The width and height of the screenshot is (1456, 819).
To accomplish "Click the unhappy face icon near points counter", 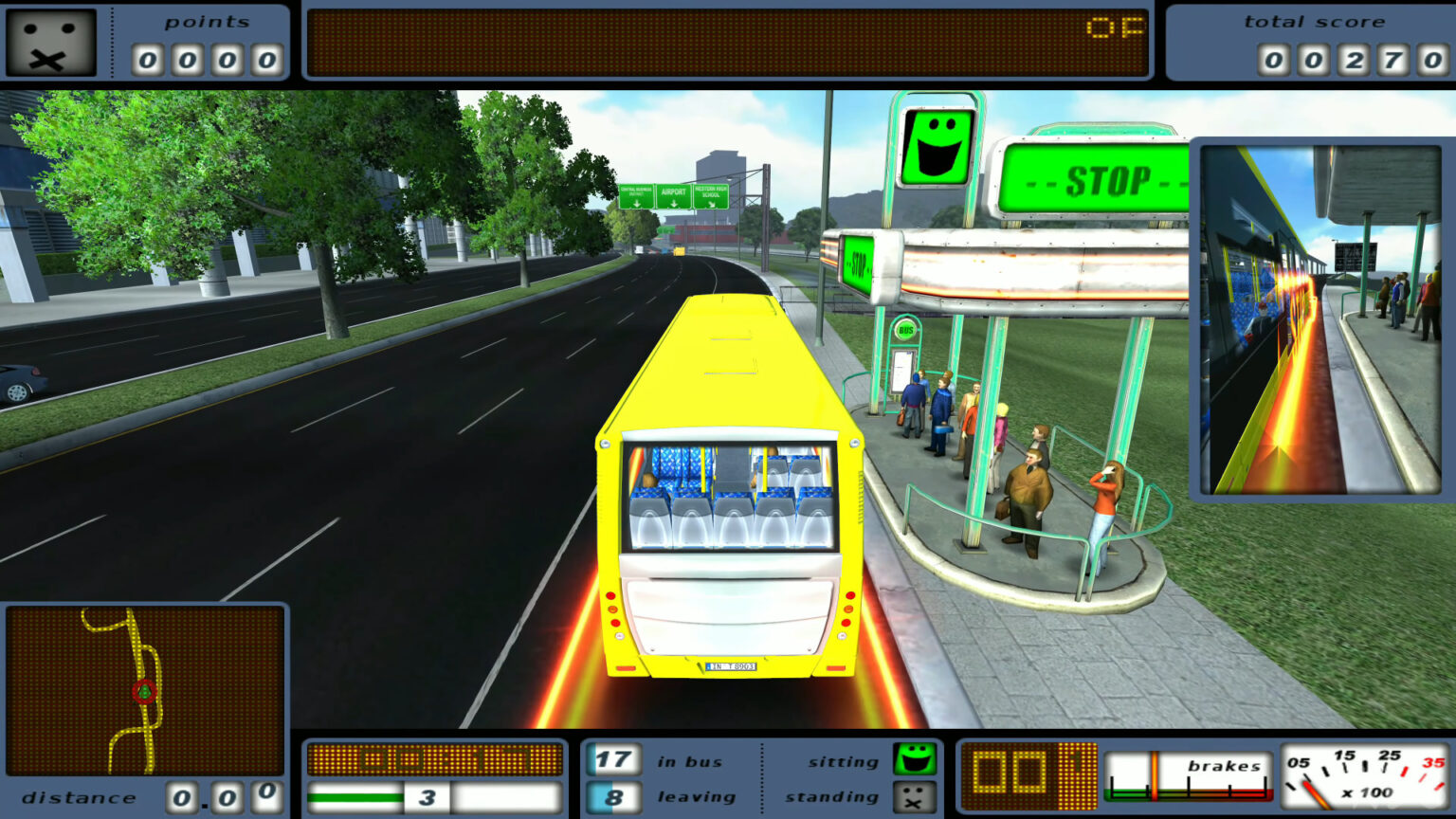I will [49, 41].
